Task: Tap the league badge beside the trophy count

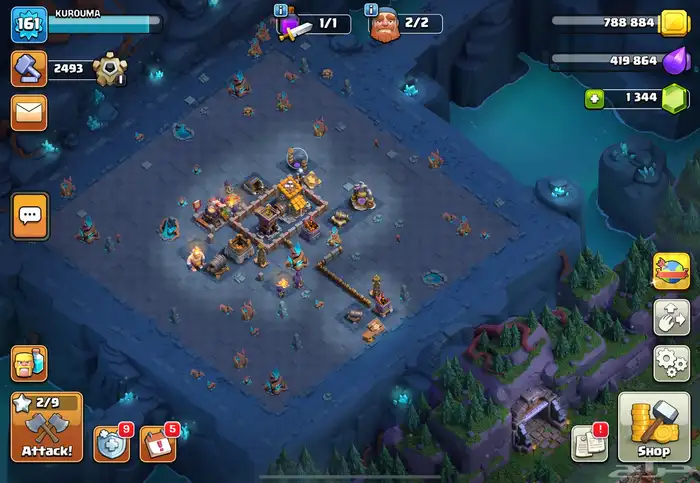Action: 109,69
